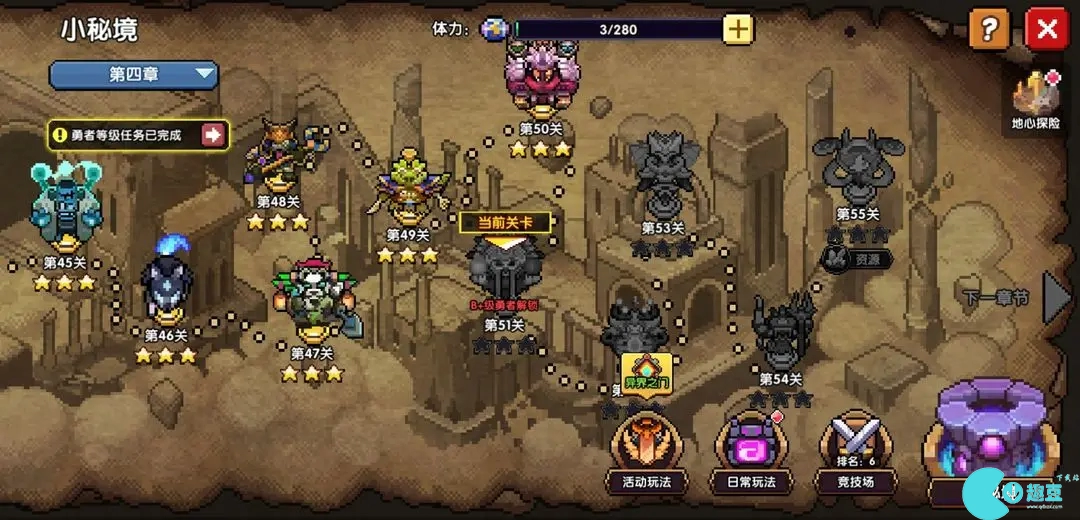Open the help question mark button
This screenshot has height=520, width=1080.
click(x=989, y=29)
